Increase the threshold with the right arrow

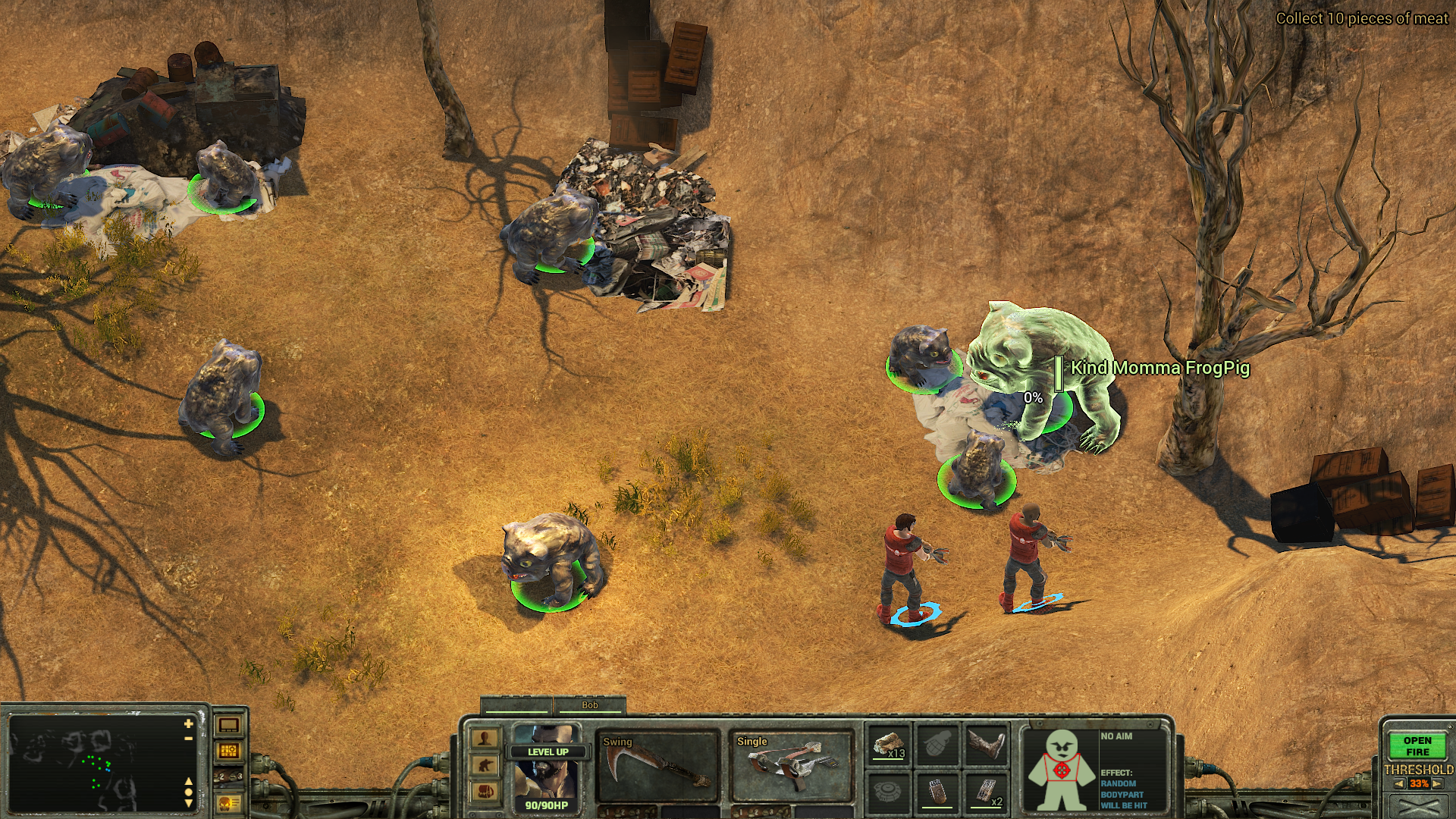[x=1439, y=784]
